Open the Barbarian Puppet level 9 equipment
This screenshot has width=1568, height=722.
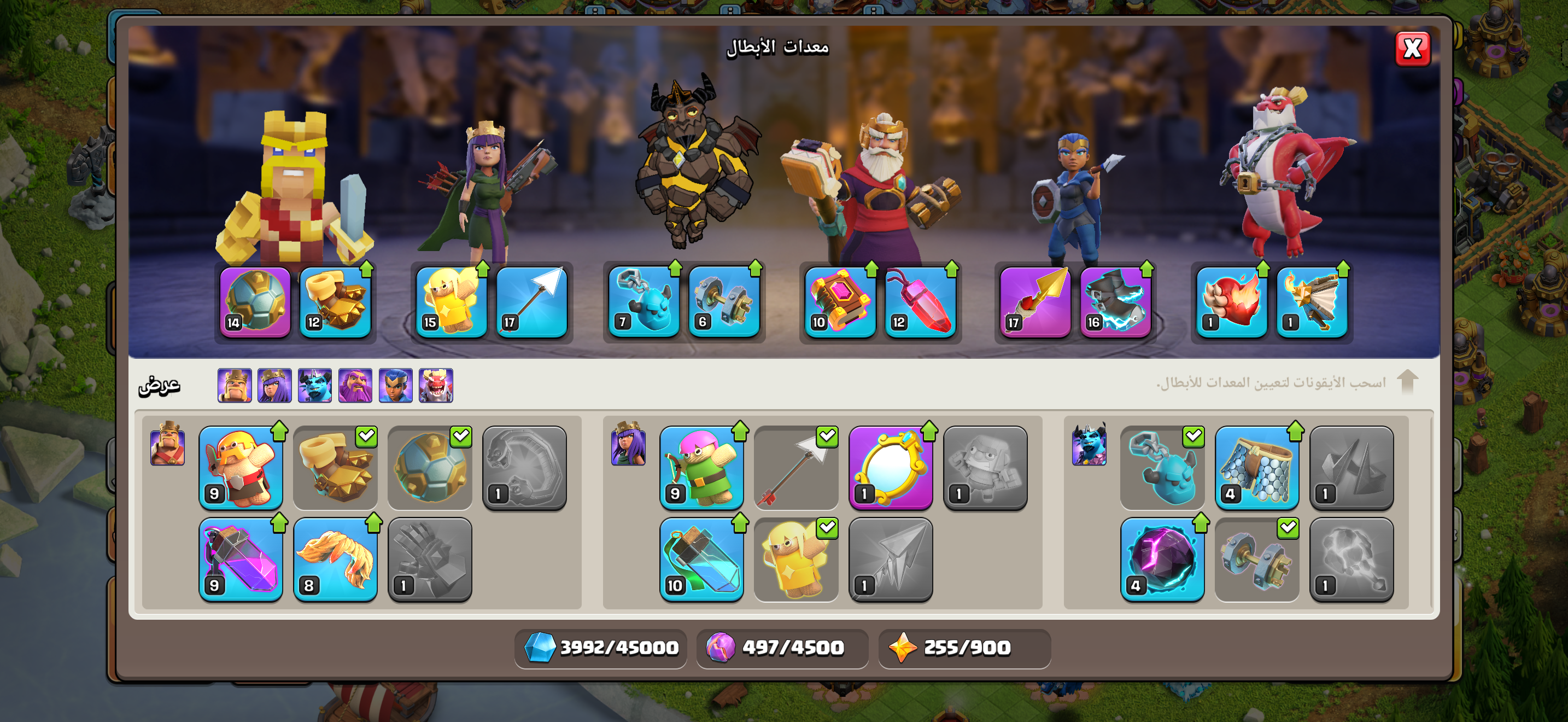coord(241,468)
